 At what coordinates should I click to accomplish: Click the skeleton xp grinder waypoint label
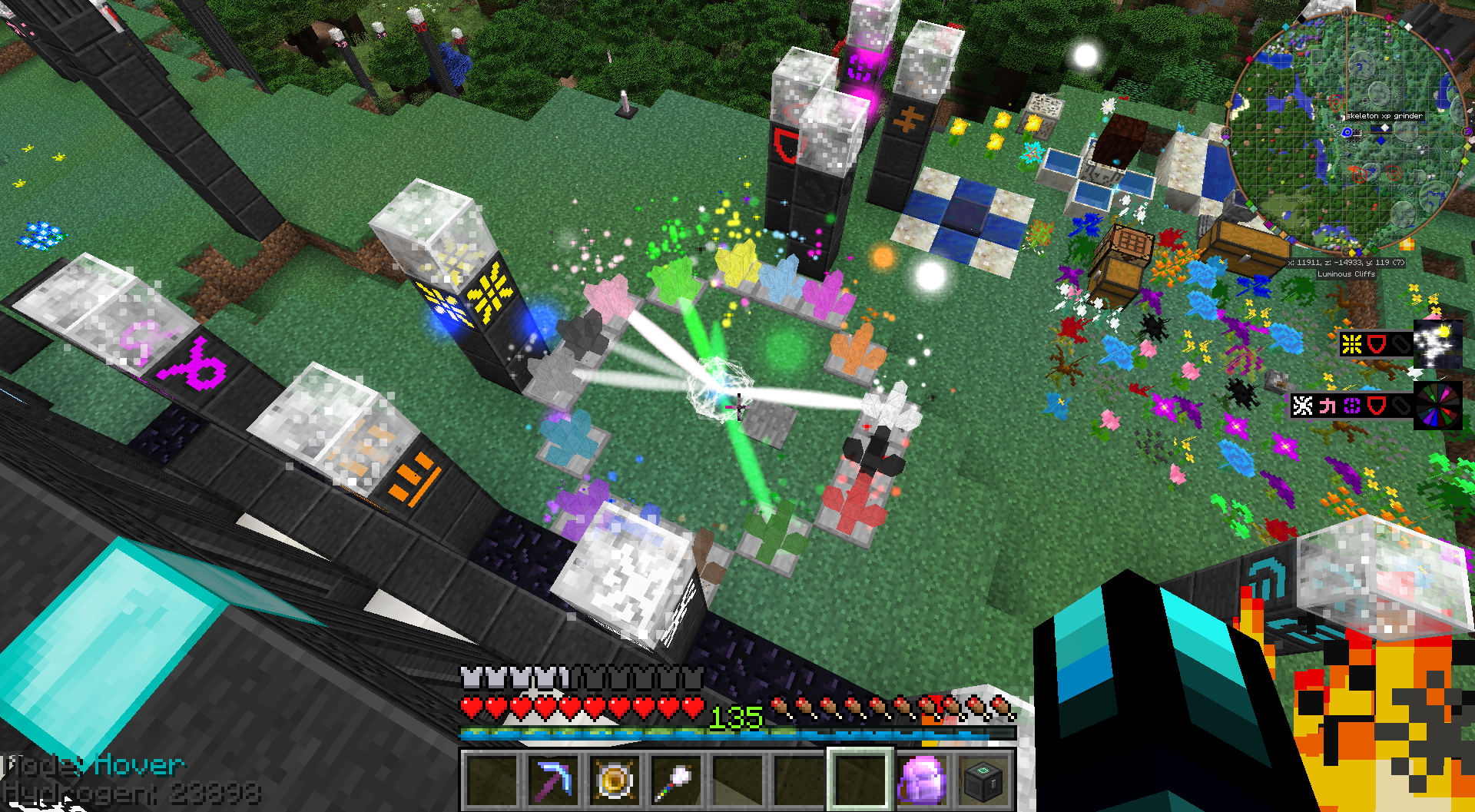point(1384,116)
